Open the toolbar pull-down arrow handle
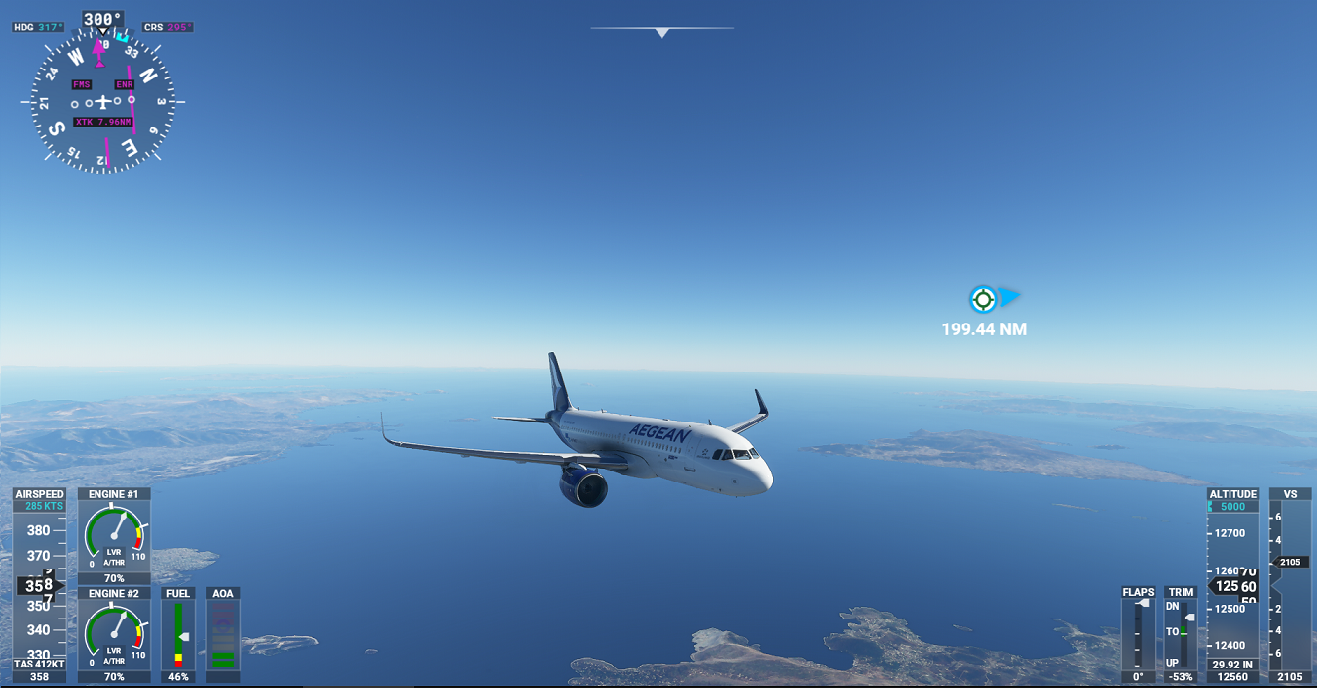This screenshot has width=1317, height=688. (661, 33)
